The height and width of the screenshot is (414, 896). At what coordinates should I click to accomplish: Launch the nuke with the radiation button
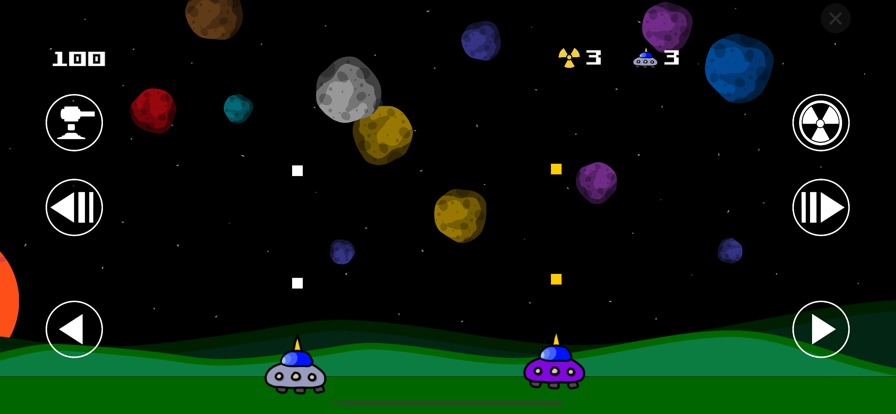(x=821, y=123)
